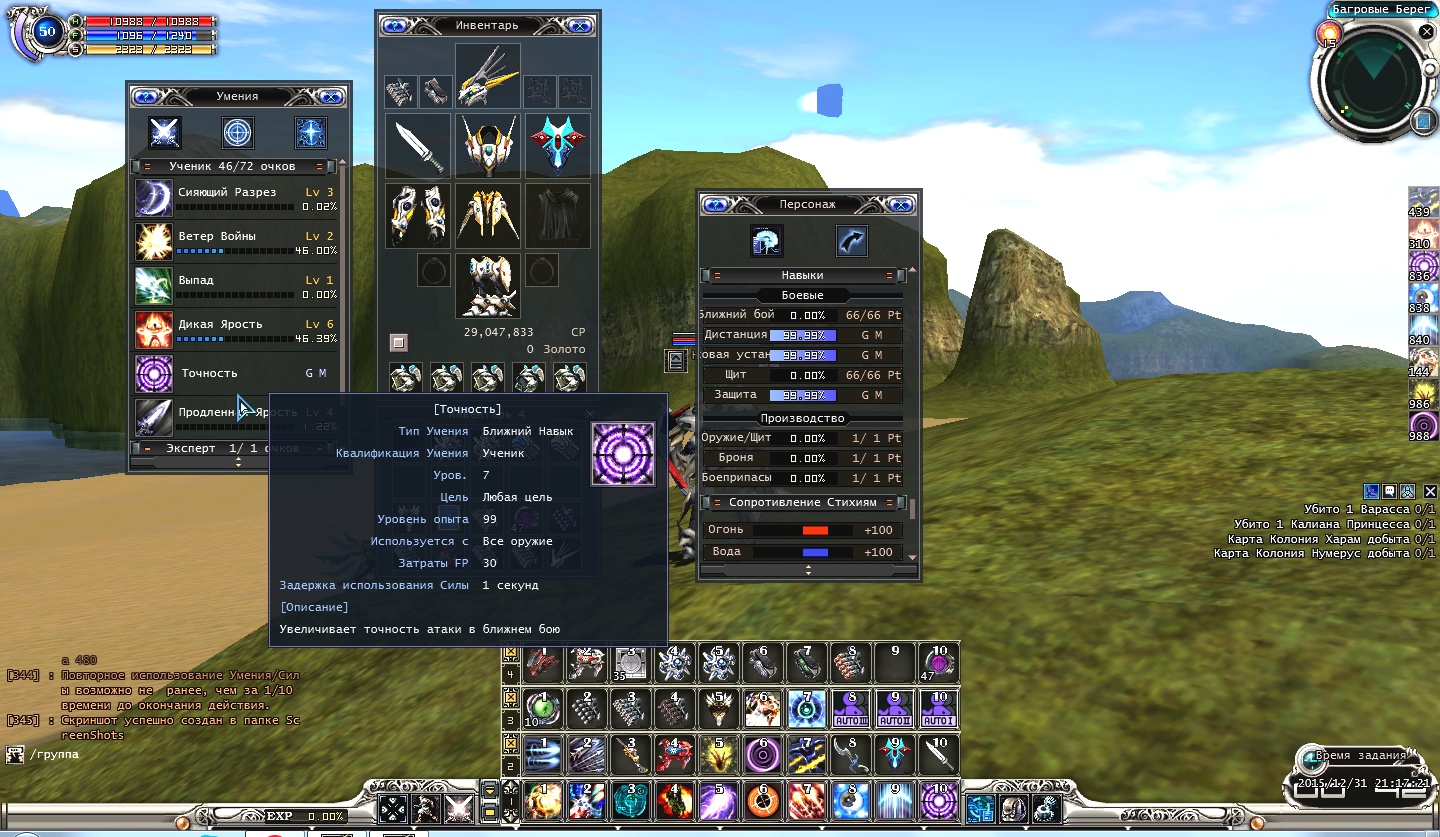Click the red and blue shield slot
Image resolution: width=1440 pixels, height=837 pixels.
pos(558,146)
